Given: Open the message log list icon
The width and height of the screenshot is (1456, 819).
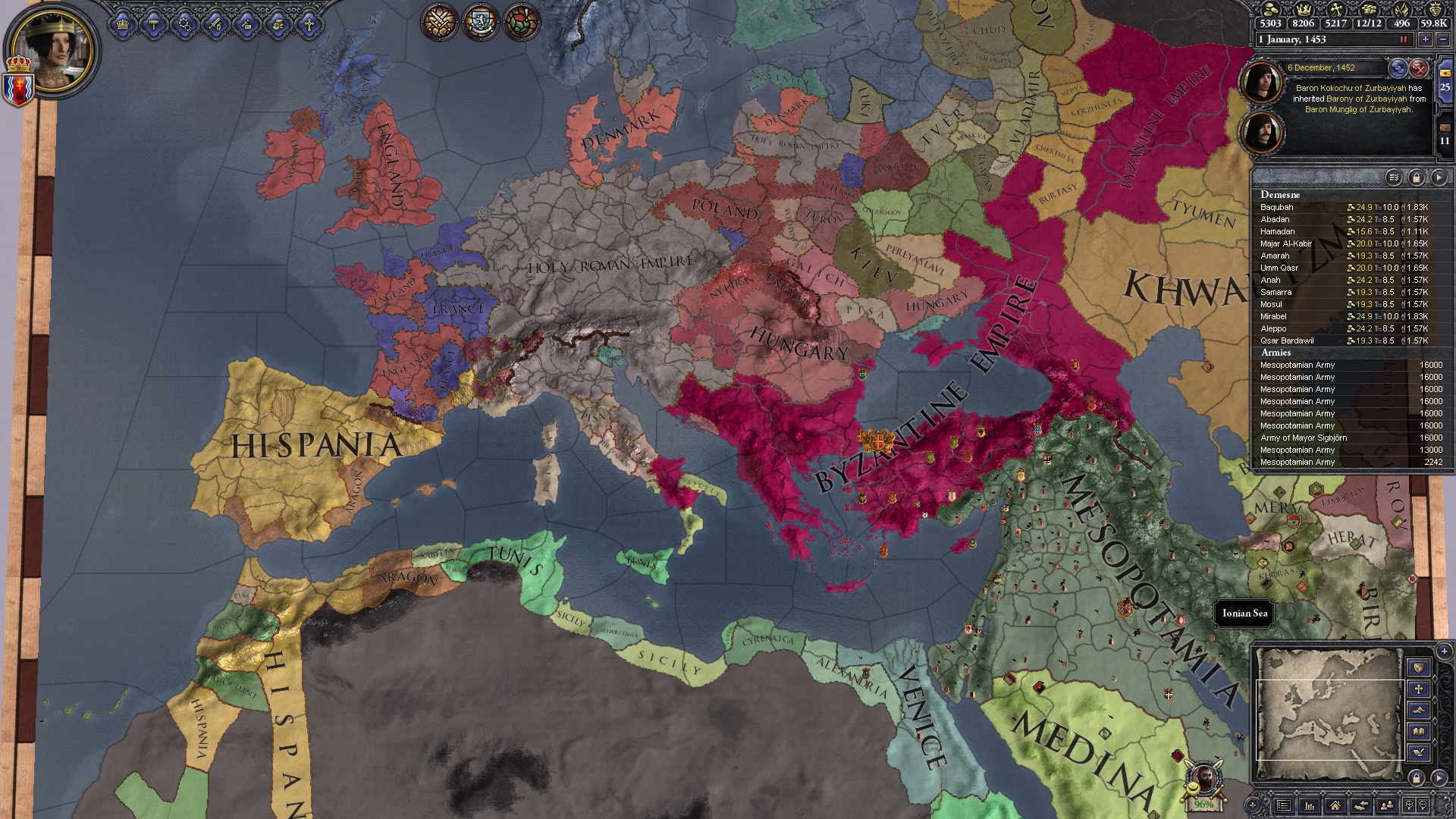Looking at the screenshot, I should 1283,805.
